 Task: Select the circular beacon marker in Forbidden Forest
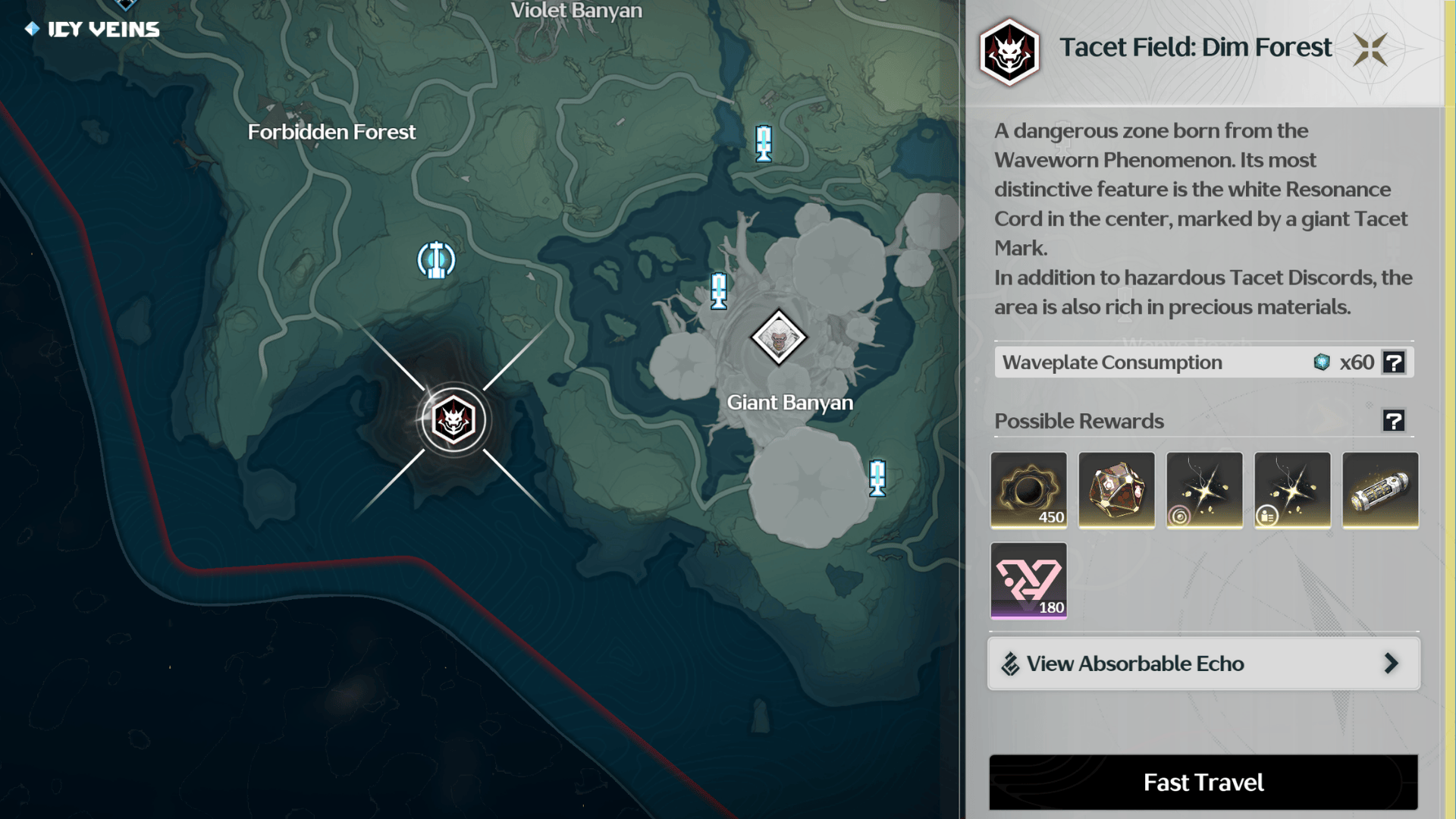click(436, 260)
